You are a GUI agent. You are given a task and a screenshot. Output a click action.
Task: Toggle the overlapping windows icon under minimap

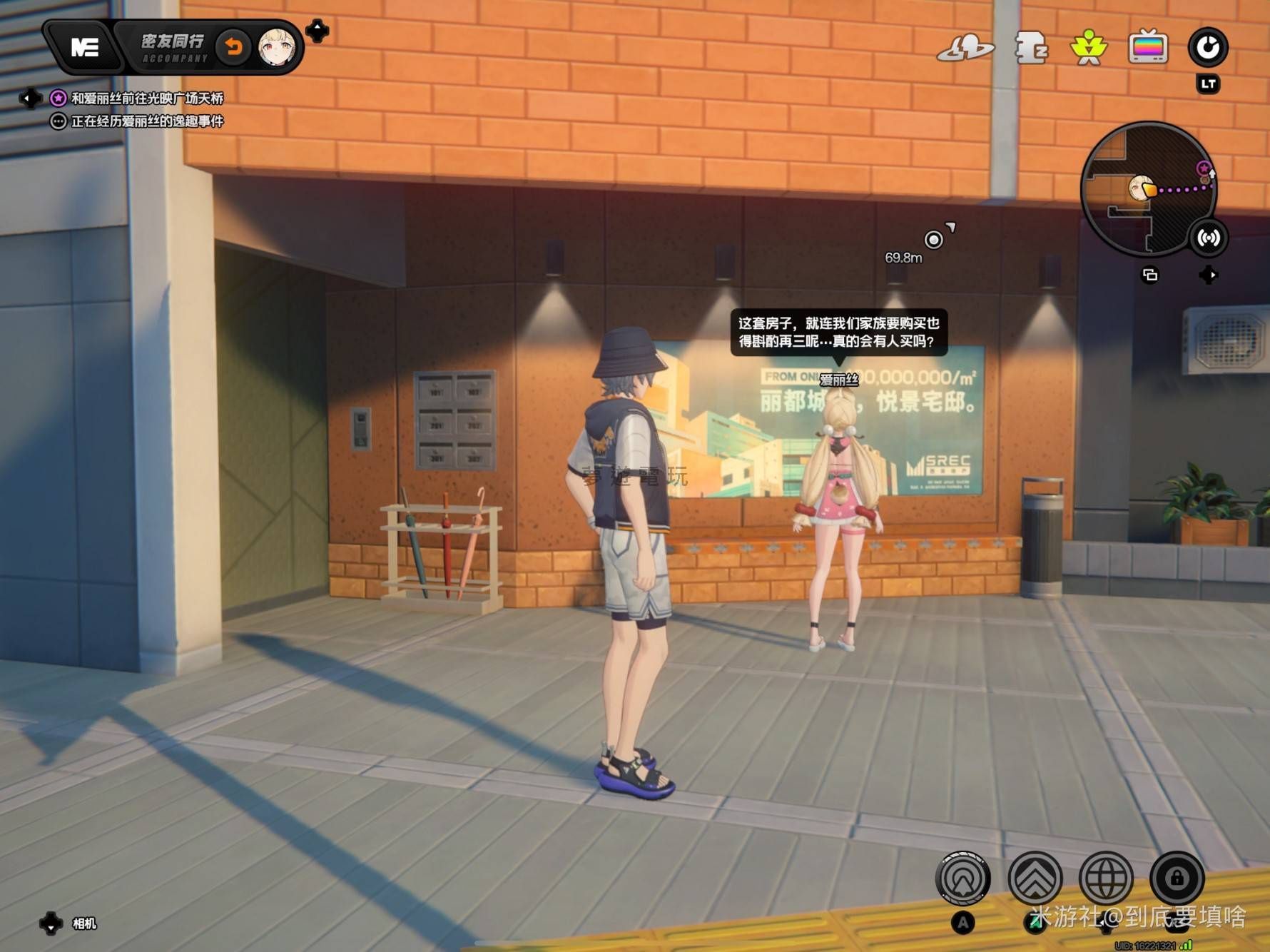tap(1149, 275)
